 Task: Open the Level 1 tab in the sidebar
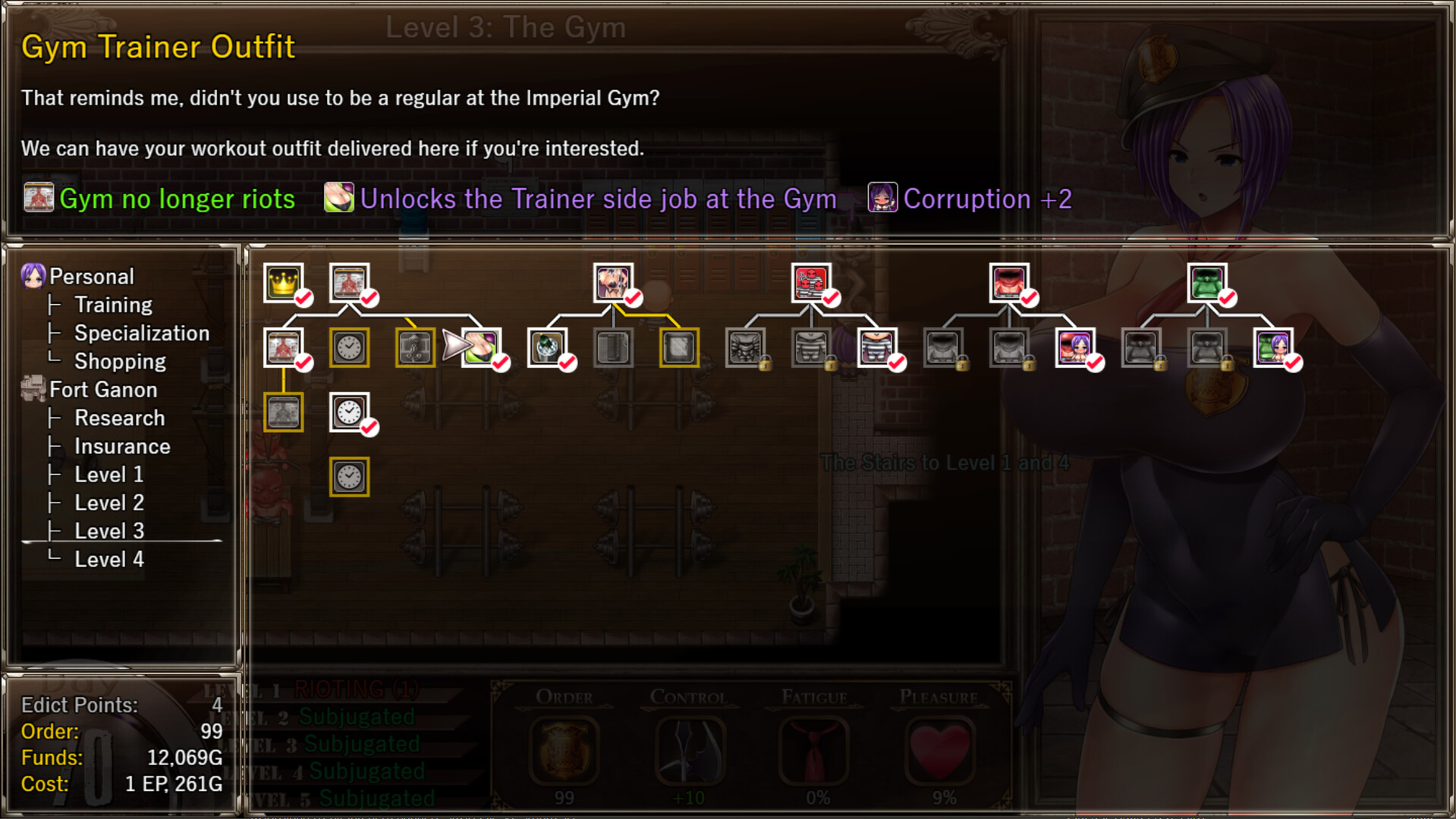tap(108, 474)
